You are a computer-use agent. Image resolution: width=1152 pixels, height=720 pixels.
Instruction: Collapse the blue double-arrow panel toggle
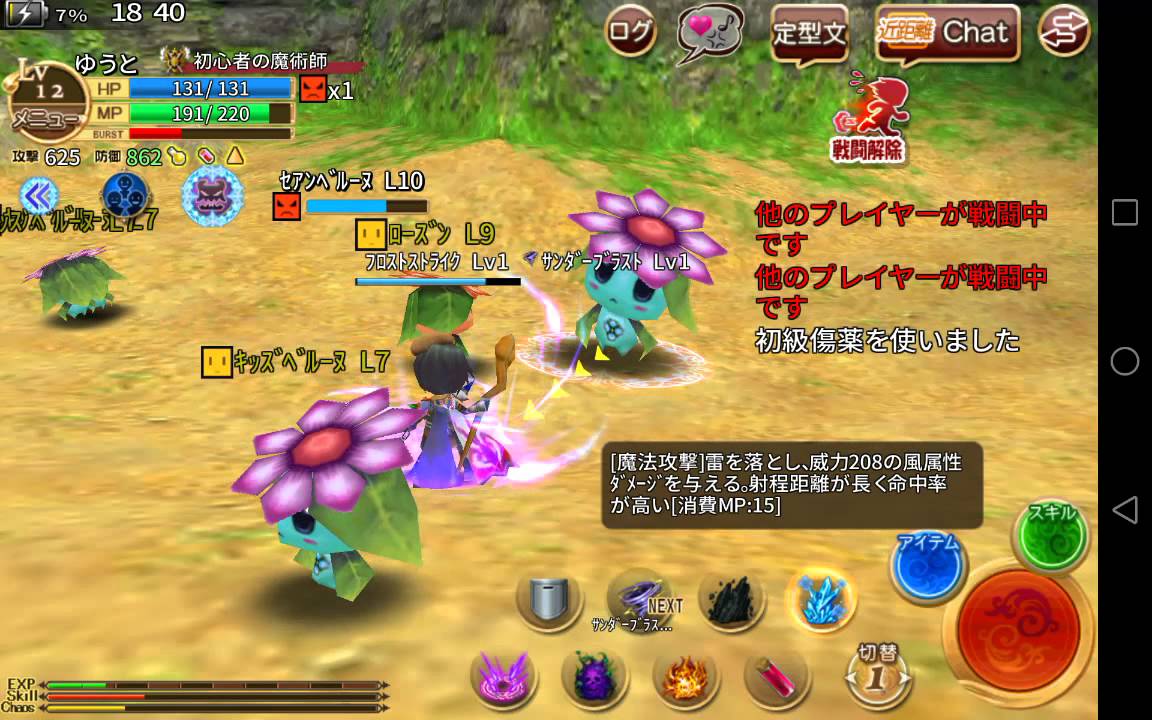tap(38, 194)
